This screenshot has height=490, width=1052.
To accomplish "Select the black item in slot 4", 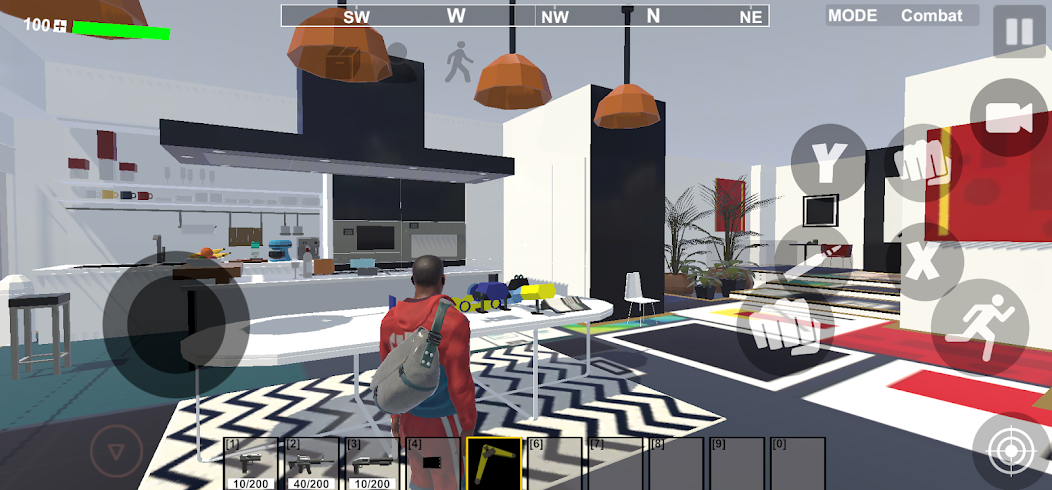I will 432,463.
